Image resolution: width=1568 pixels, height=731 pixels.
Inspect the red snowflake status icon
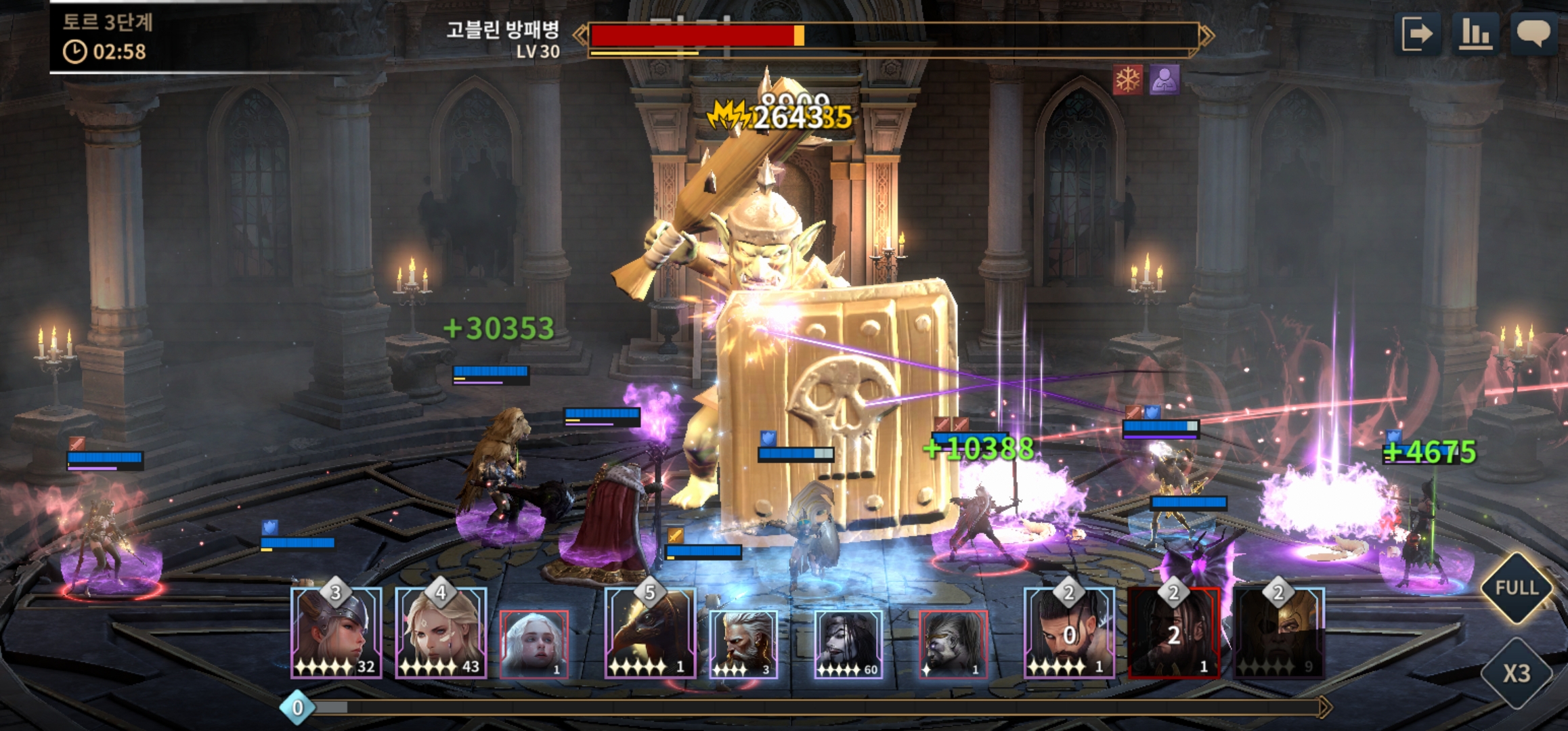click(x=1128, y=81)
